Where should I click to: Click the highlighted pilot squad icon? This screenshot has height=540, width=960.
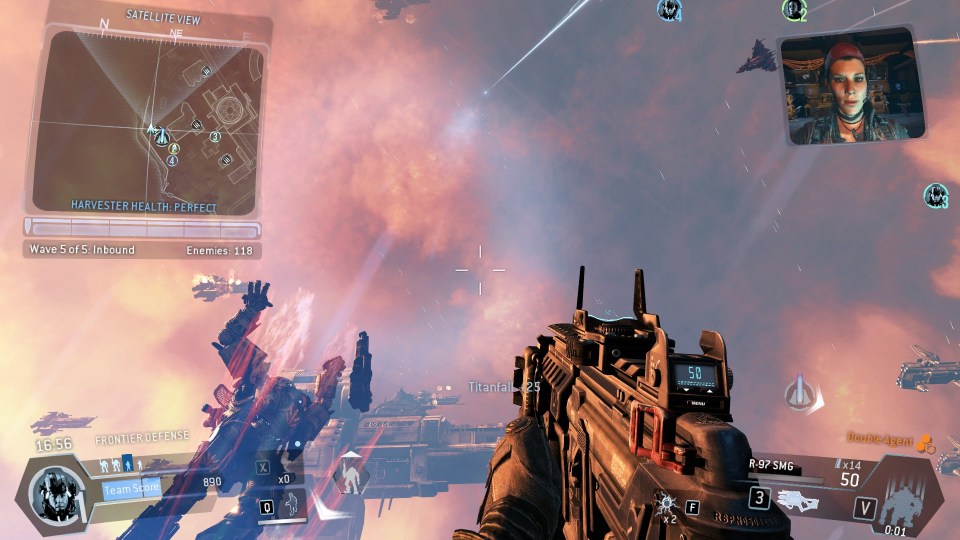tap(126, 463)
